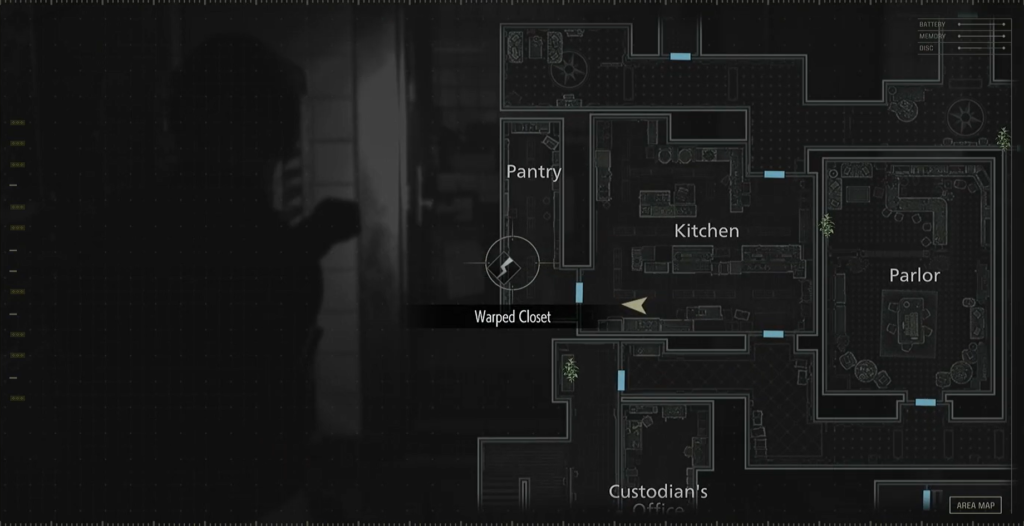Select the Warped Closet circular map marker
This screenshot has width=1024, height=526.
click(x=512, y=263)
